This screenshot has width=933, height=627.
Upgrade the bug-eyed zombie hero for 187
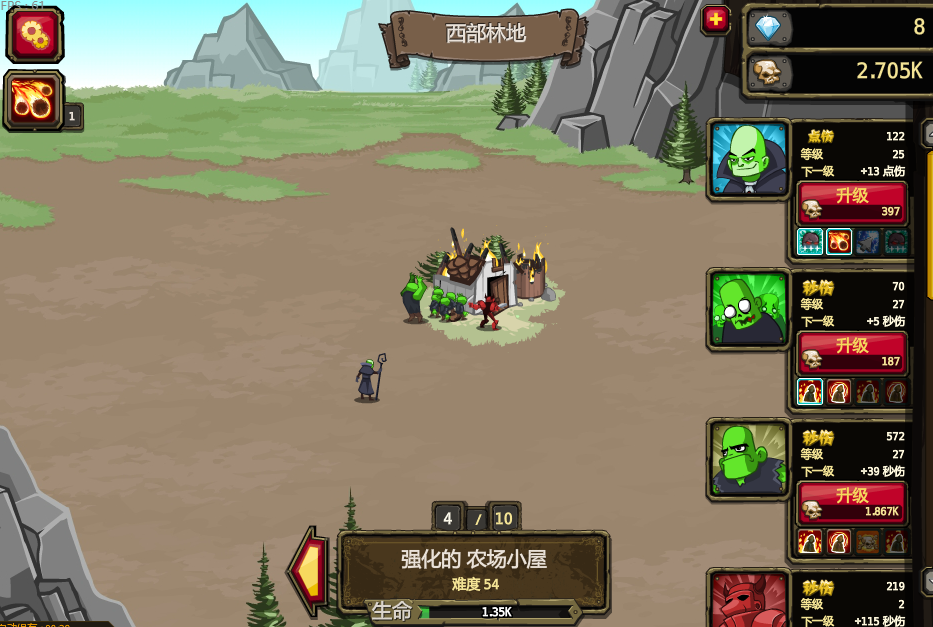[852, 353]
